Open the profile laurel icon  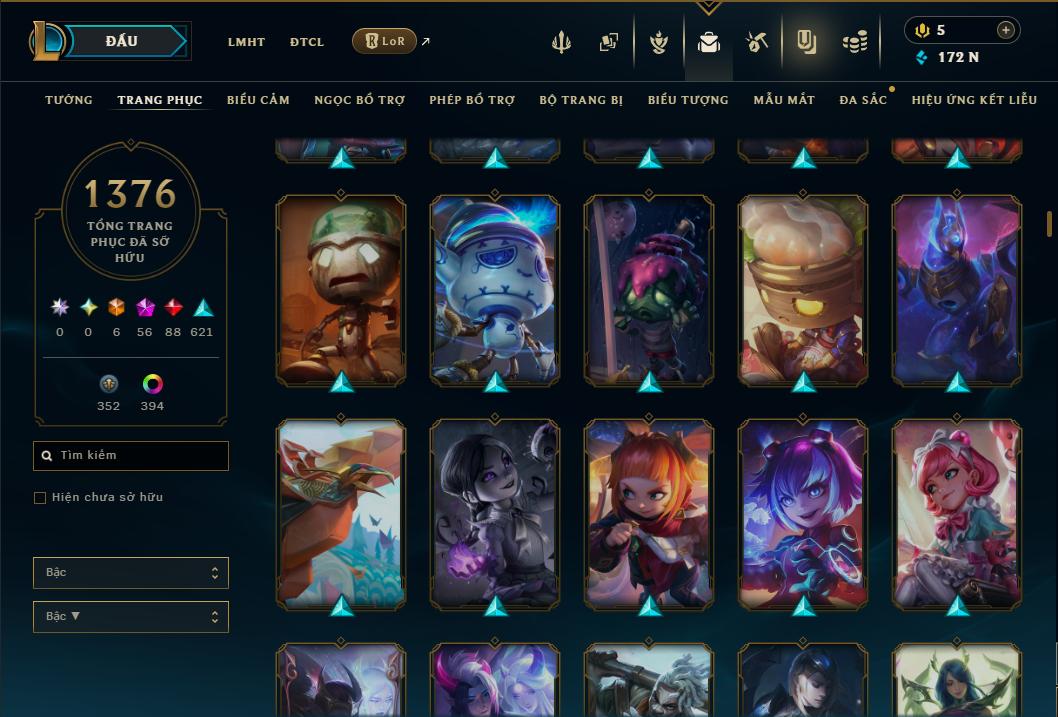coord(659,42)
